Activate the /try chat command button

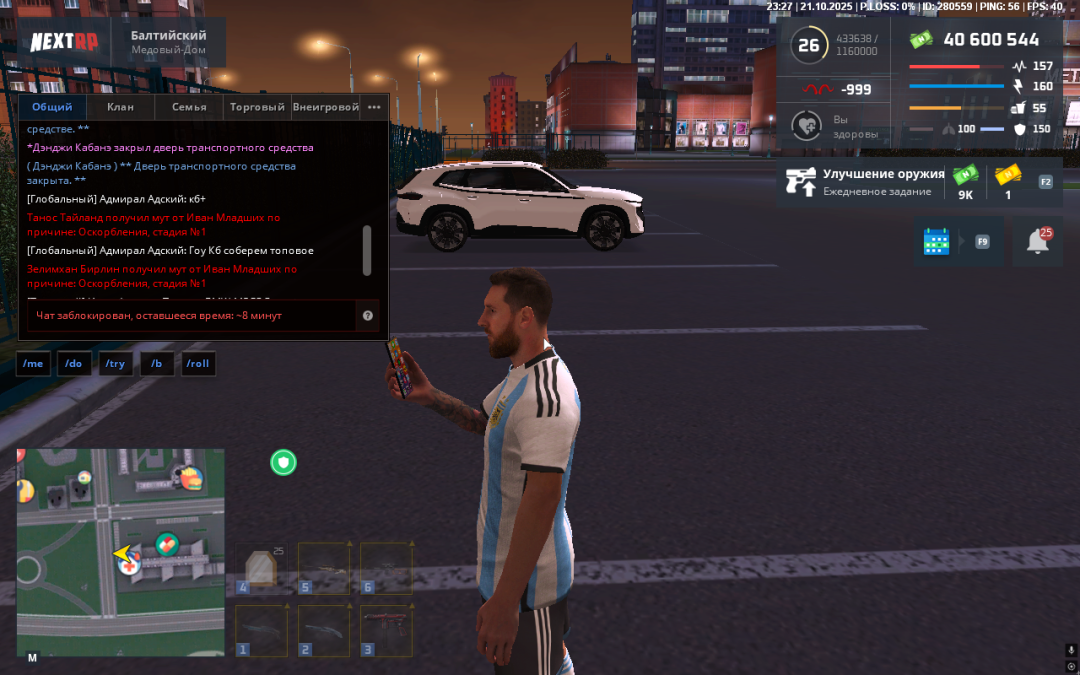(116, 364)
